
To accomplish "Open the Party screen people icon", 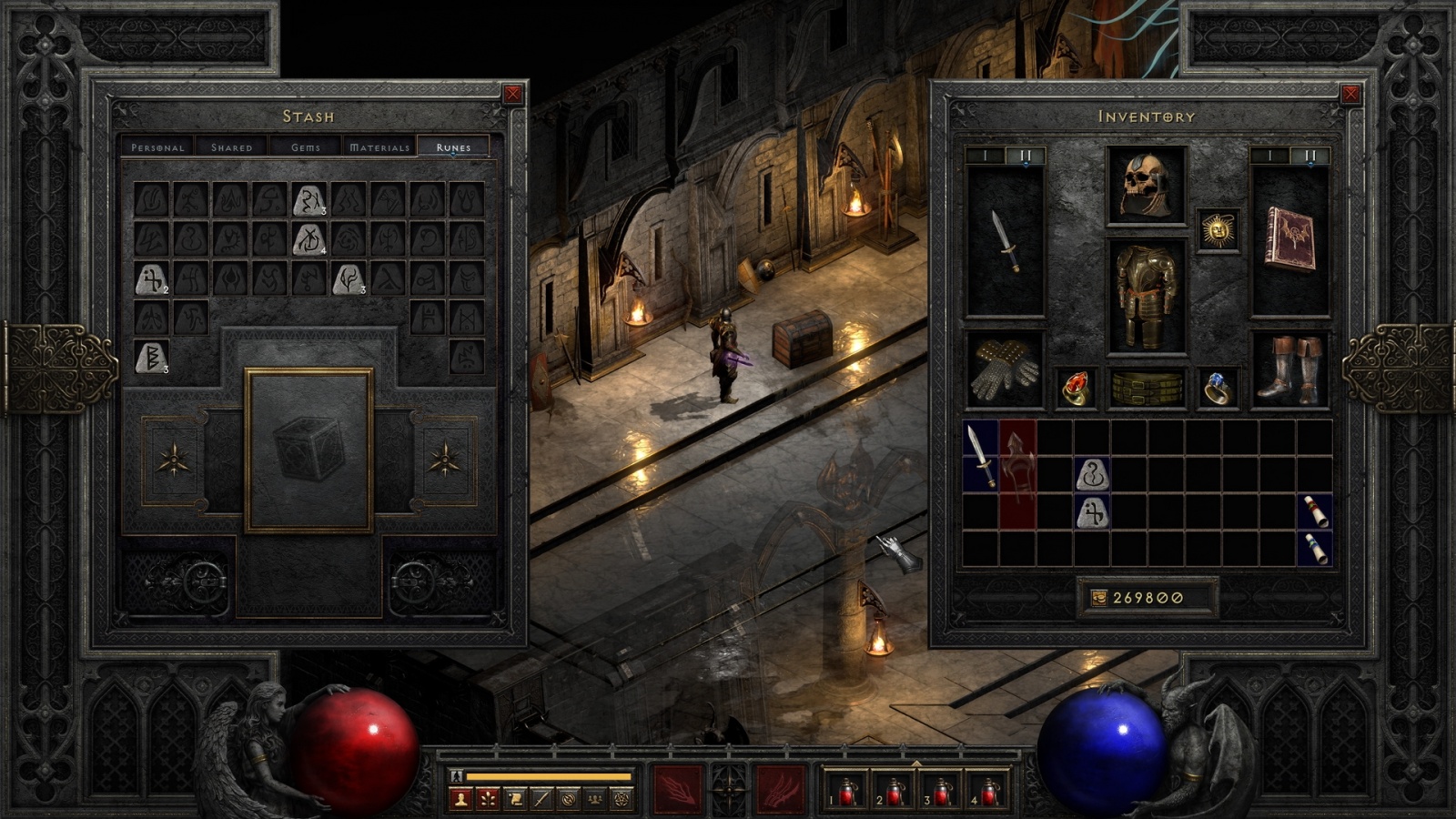I will point(595,799).
